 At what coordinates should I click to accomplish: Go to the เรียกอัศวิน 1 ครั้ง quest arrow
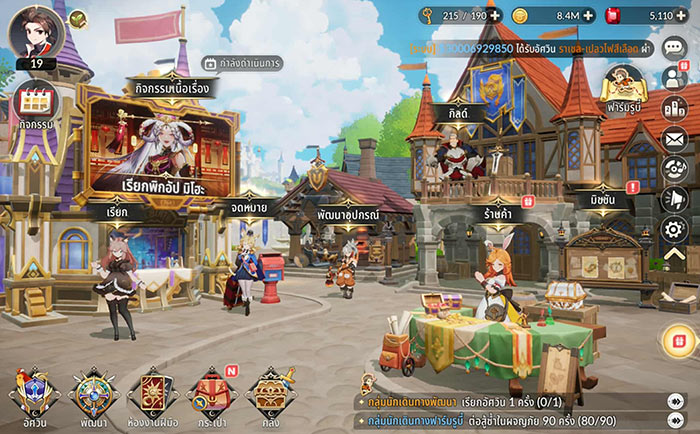[x=676, y=401]
